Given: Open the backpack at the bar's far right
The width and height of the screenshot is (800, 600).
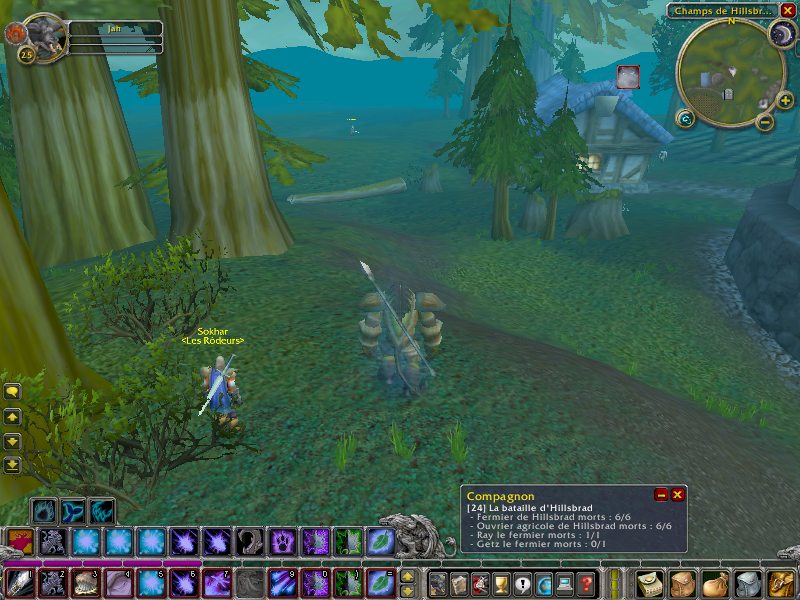Looking at the screenshot, I should (x=778, y=582).
